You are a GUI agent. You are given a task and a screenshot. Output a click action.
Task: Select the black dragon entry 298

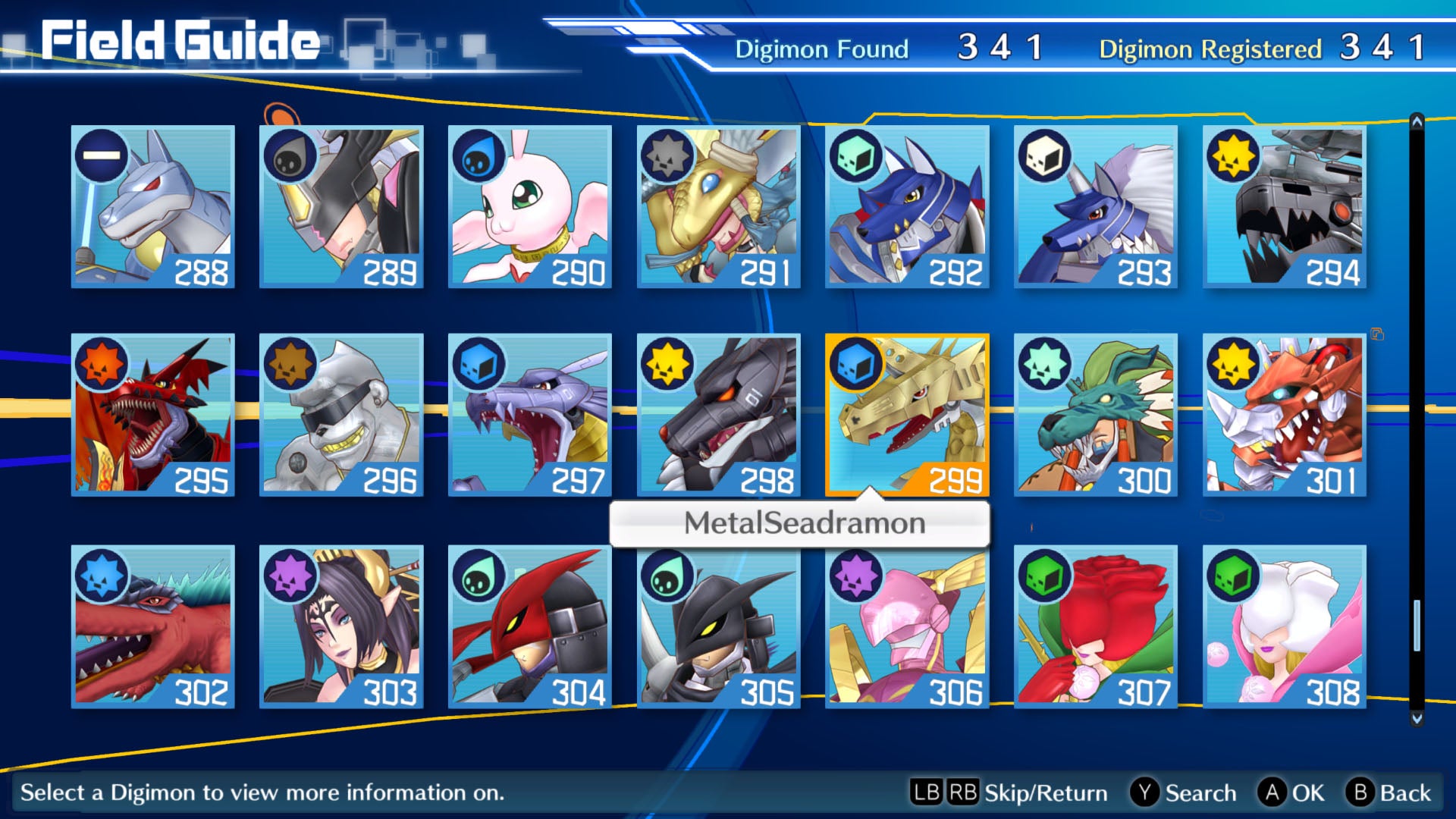[x=718, y=415]
